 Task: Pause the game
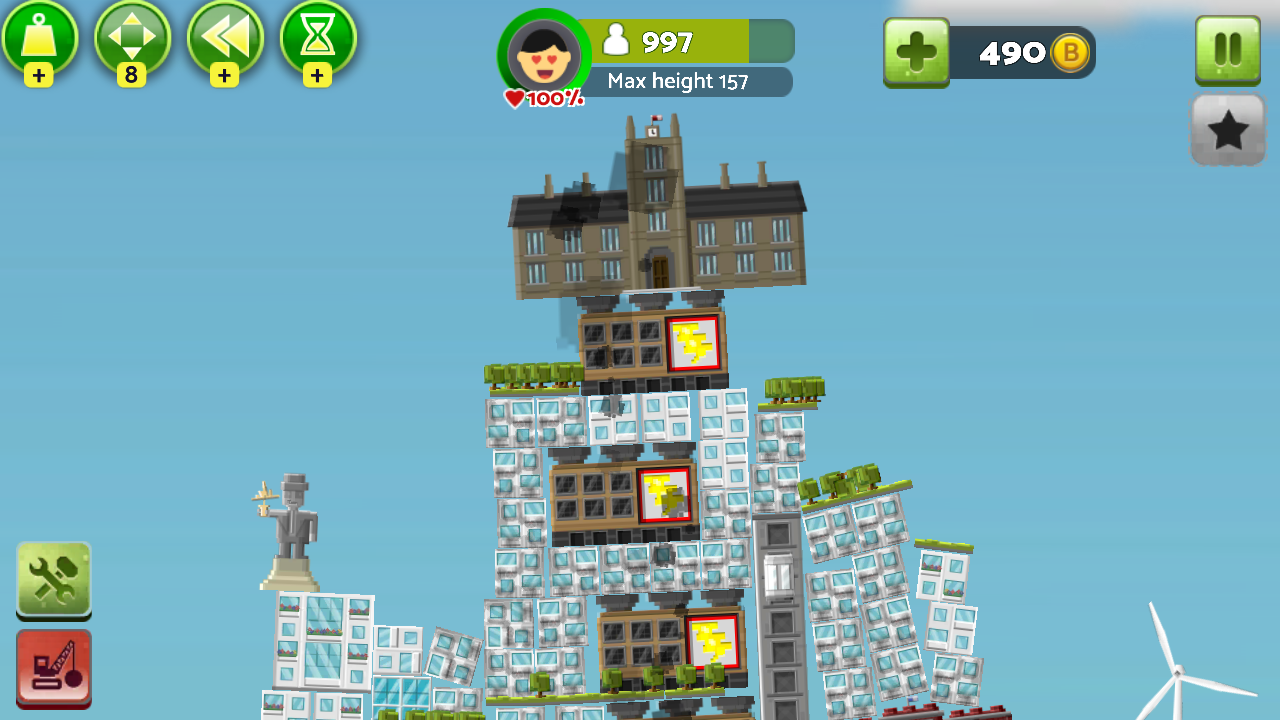(1227, 52)
